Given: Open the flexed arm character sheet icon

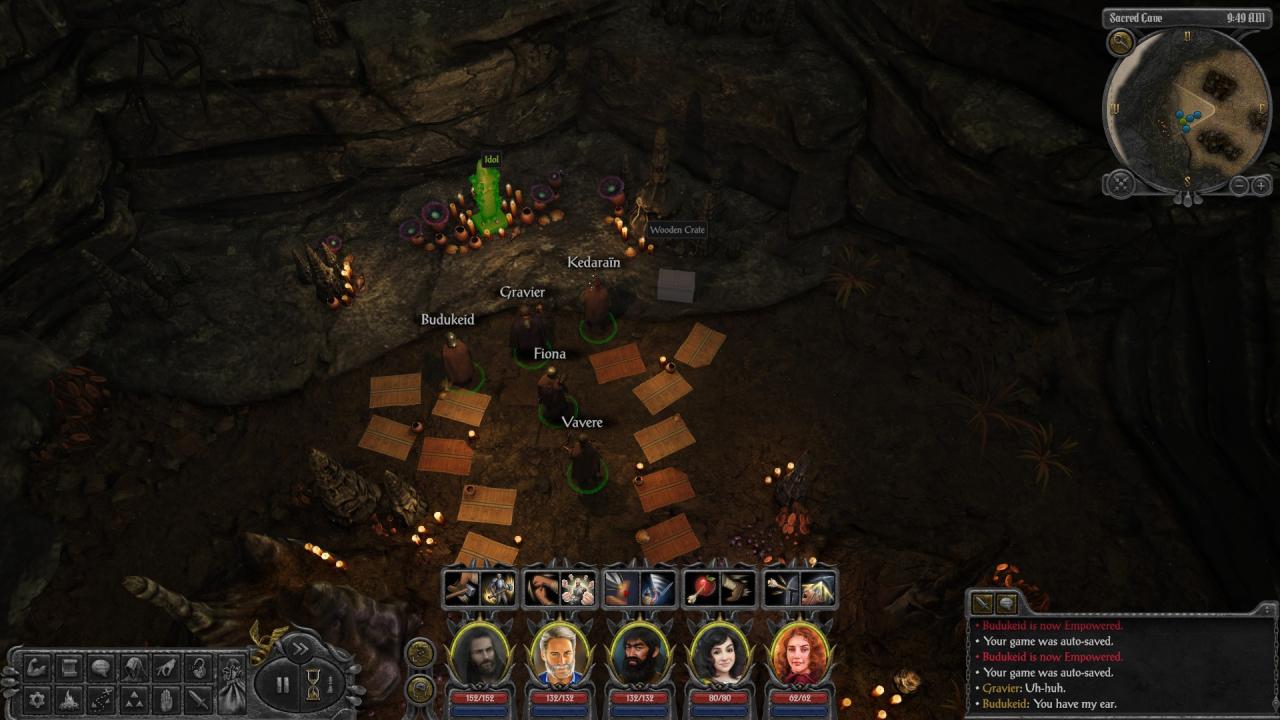Looking at the screenshot, I should coord(38,668).
